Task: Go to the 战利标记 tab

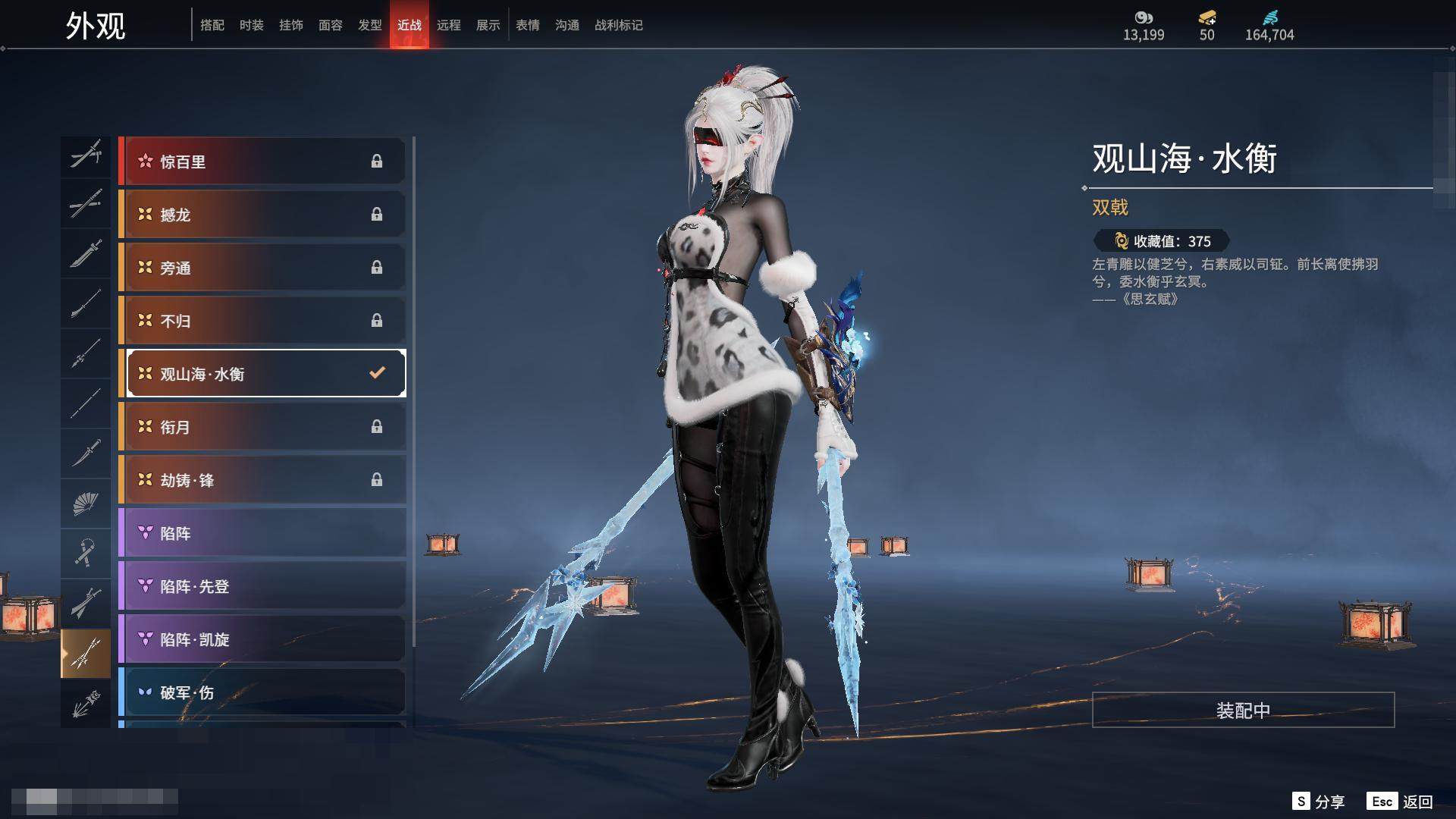Action: [x=618, y=25]
